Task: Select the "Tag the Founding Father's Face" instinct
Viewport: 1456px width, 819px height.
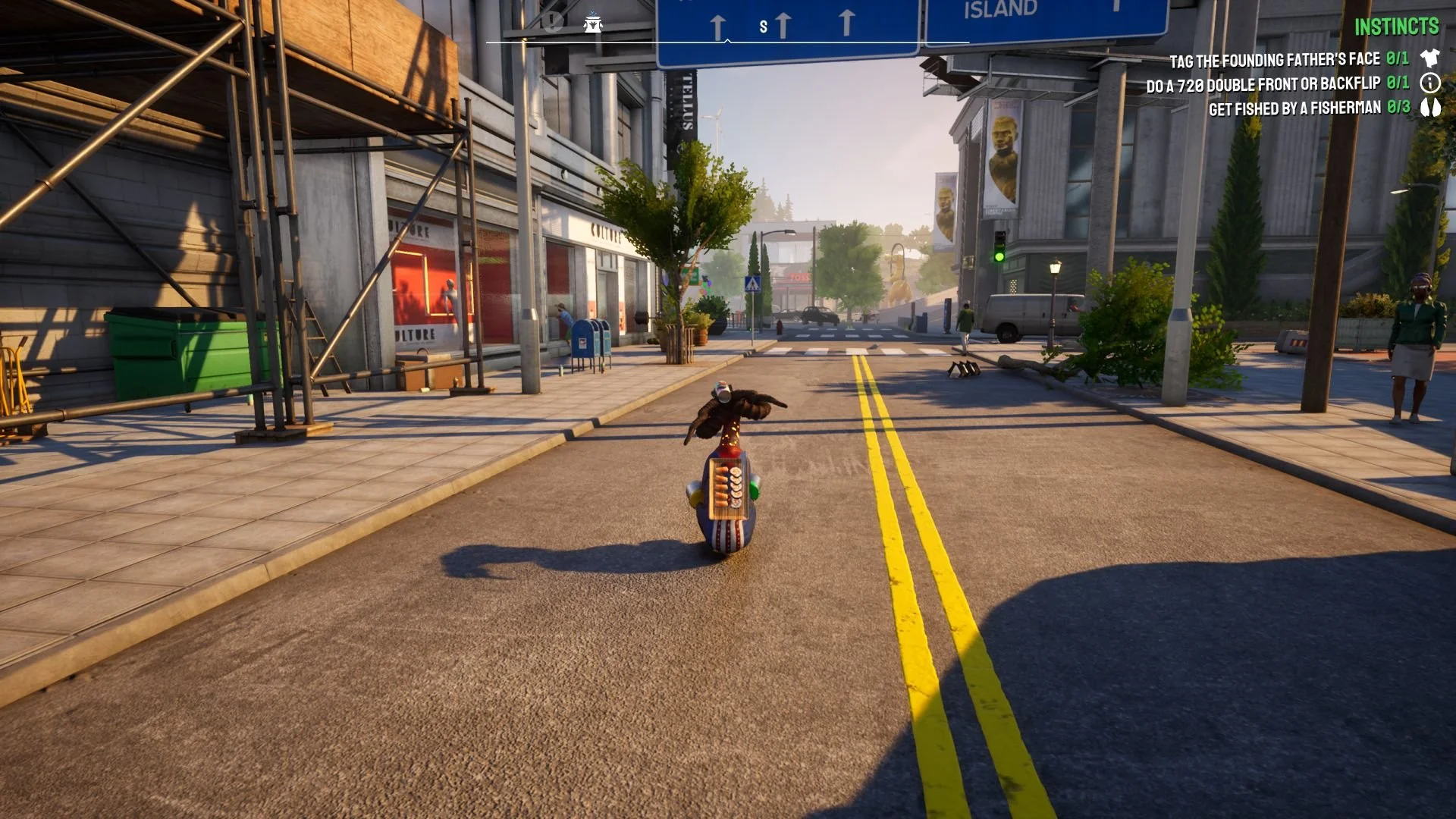Action: coord(1274,60)
